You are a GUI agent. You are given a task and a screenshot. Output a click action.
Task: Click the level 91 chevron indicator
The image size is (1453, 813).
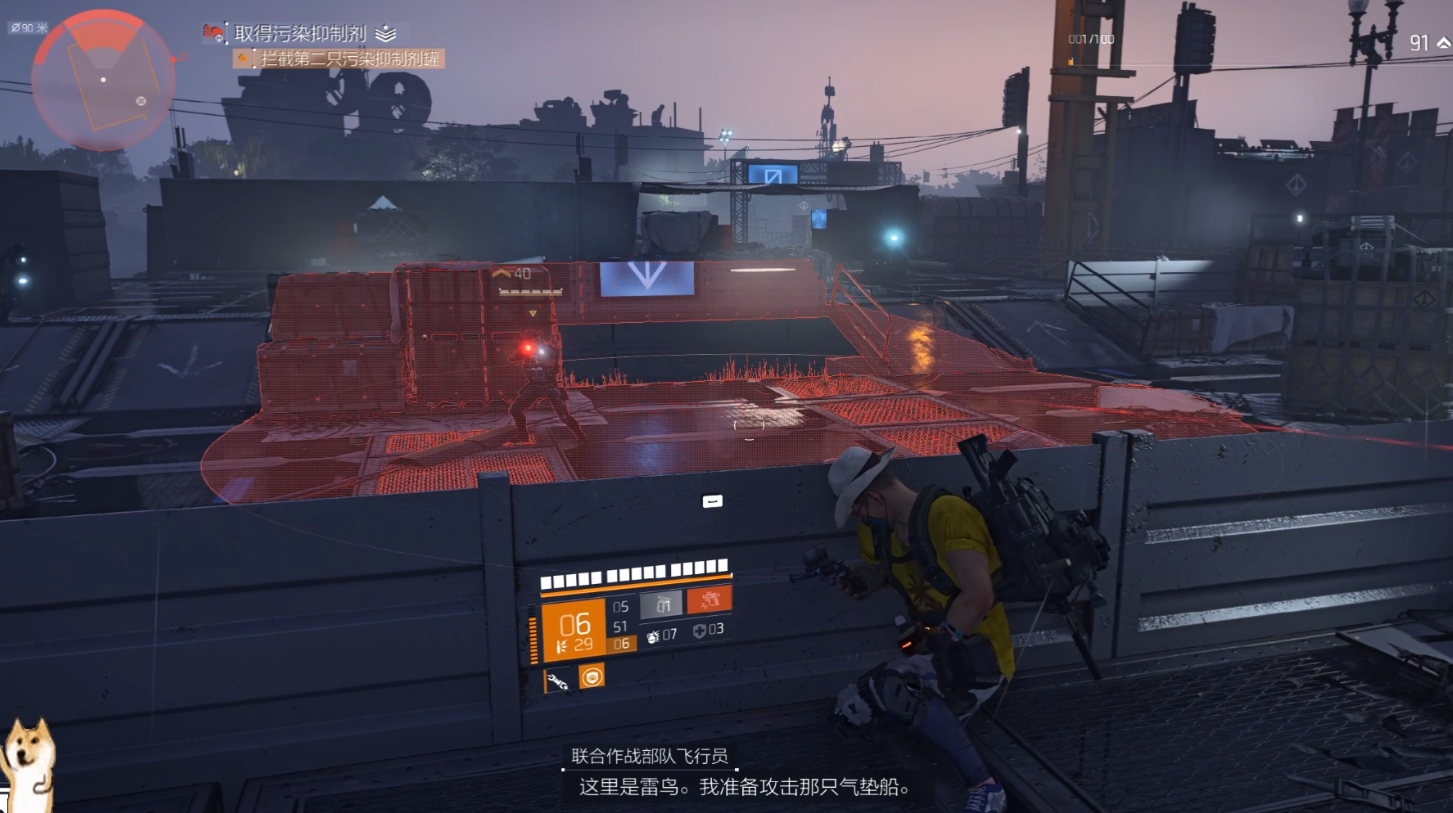click(1442, 42)
